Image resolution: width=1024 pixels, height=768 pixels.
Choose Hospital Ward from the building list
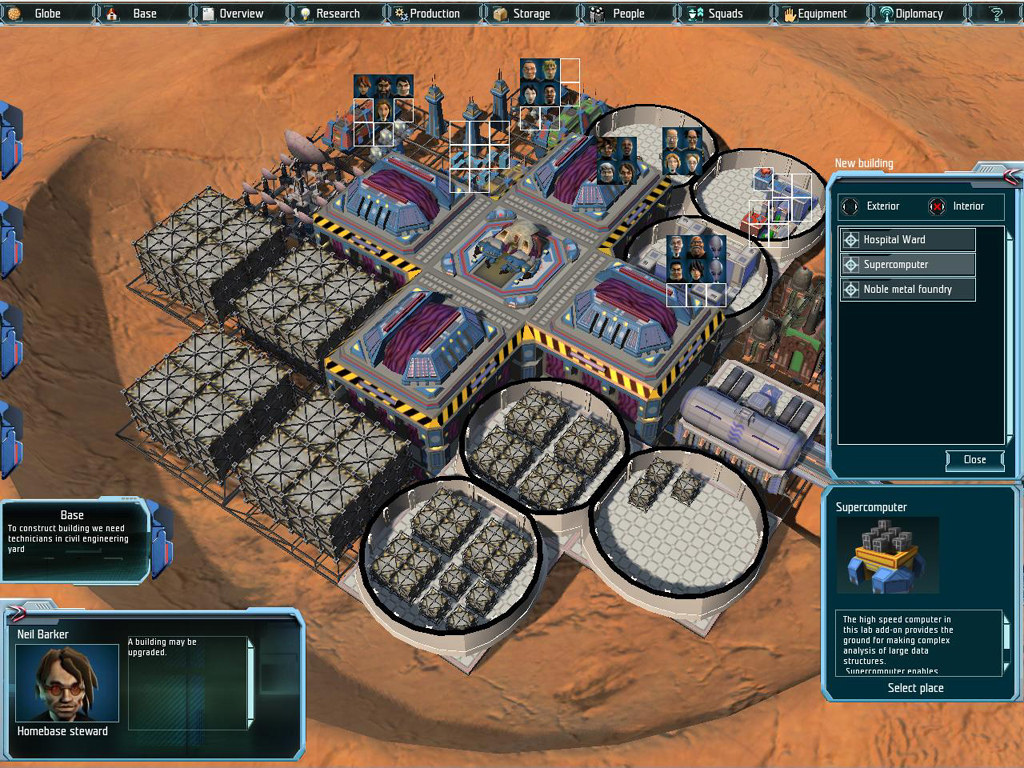pyautogui.click(x=907, y=240)
